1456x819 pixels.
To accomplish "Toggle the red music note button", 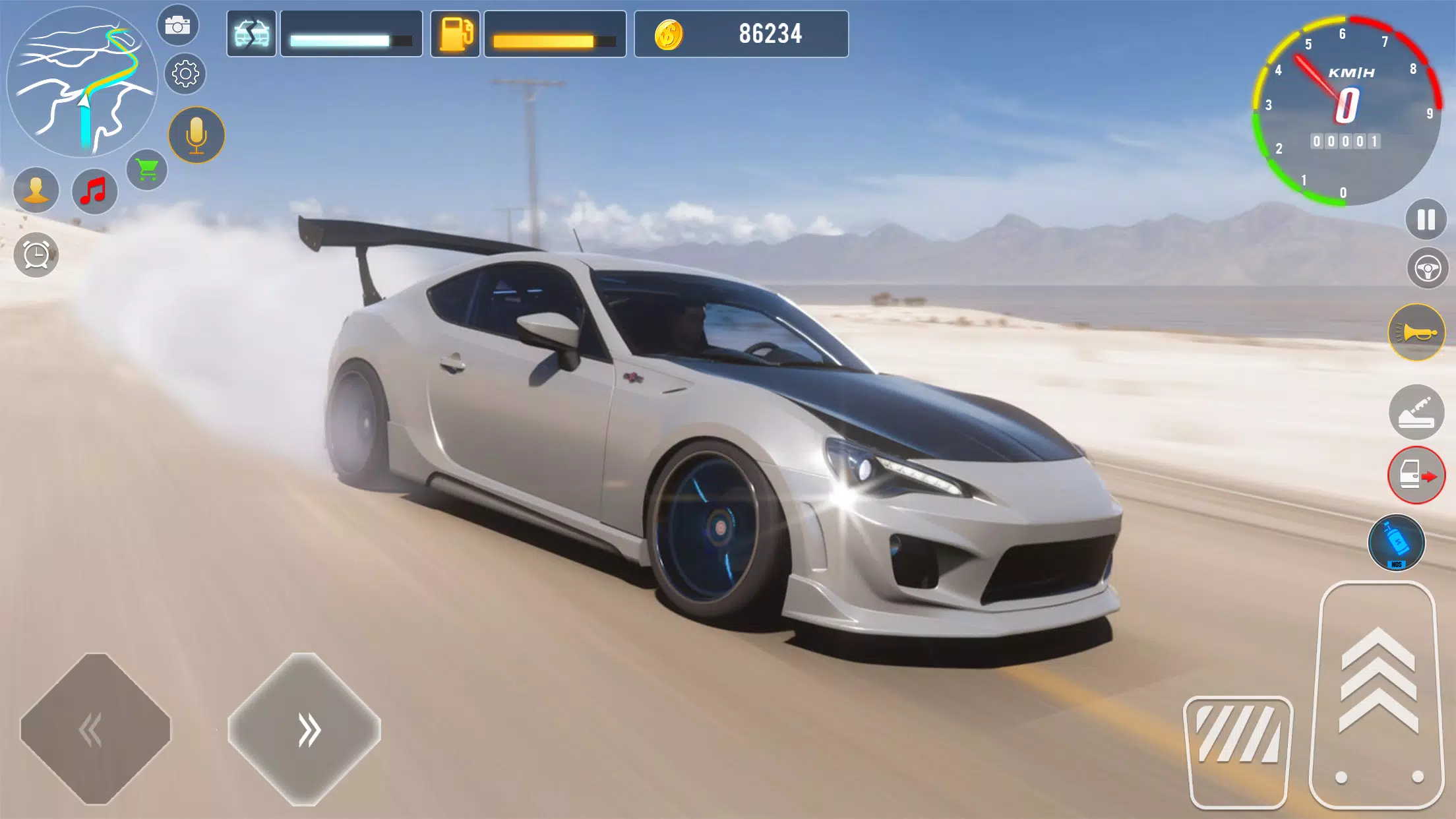I will 94,191.
